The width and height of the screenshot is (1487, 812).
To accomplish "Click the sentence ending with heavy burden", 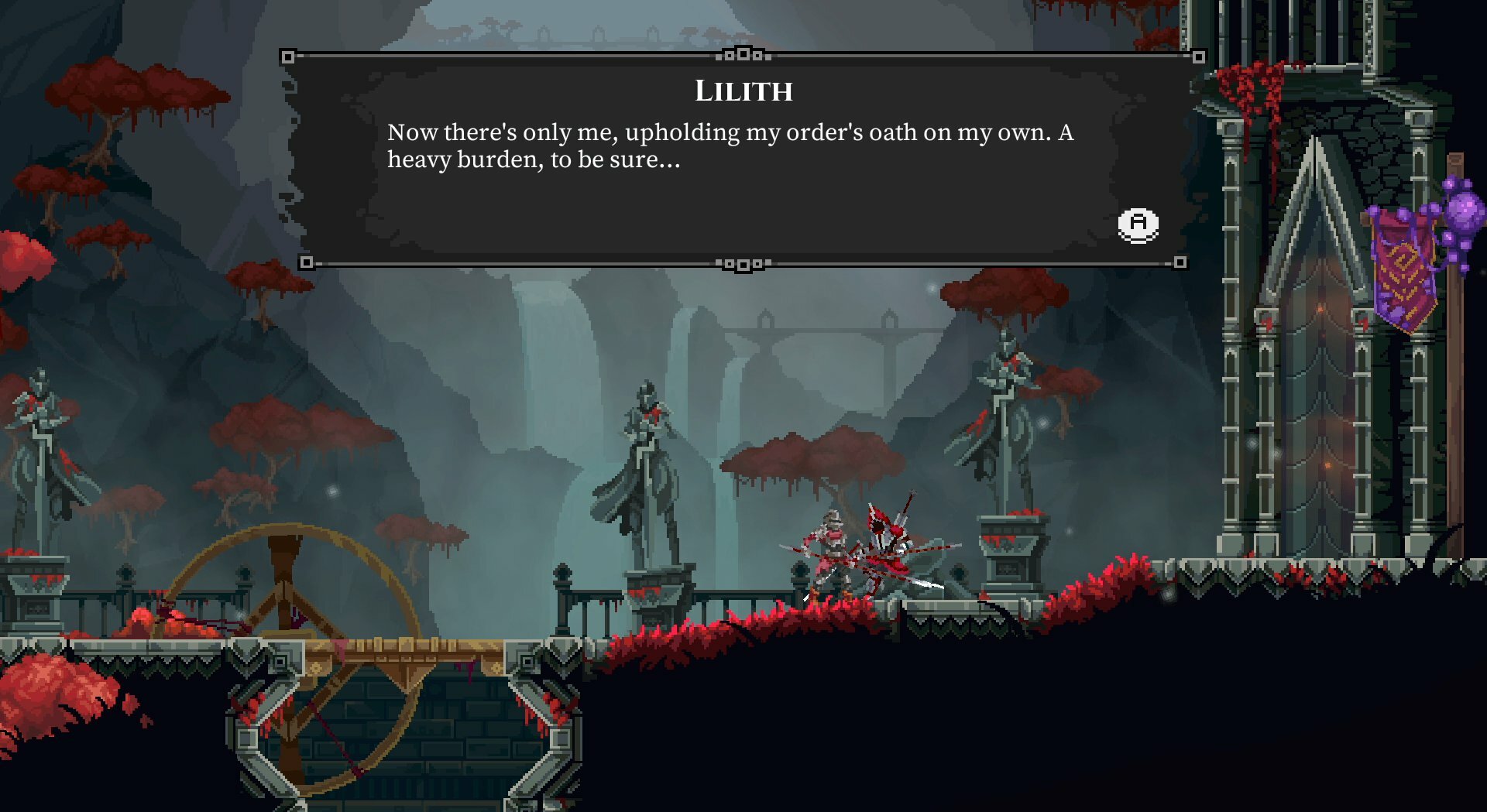I will (x=534, y=161).
